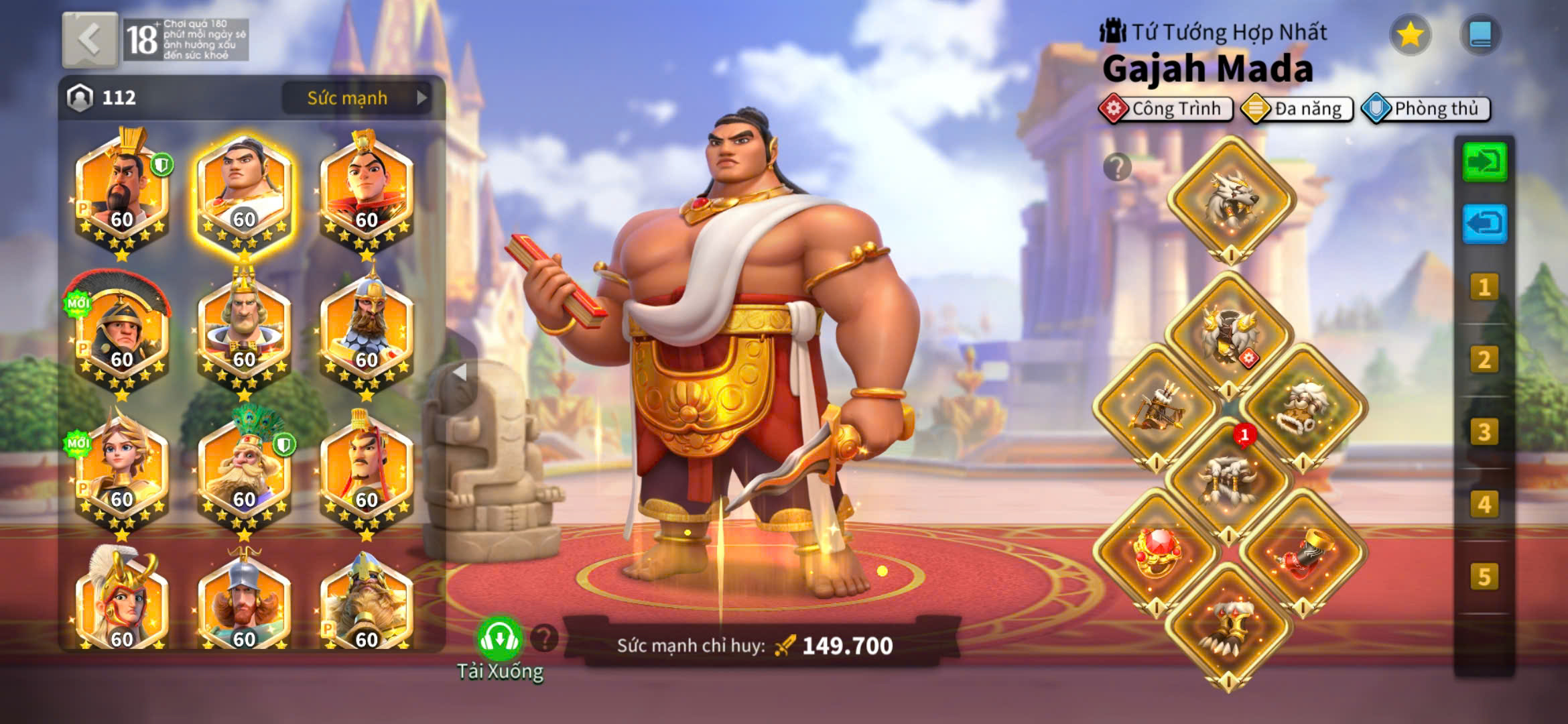Image resolution: width=1568 pixels, height=724 pixels.
Task: Open the red horn accessory slot
Action: [1303, 551]
